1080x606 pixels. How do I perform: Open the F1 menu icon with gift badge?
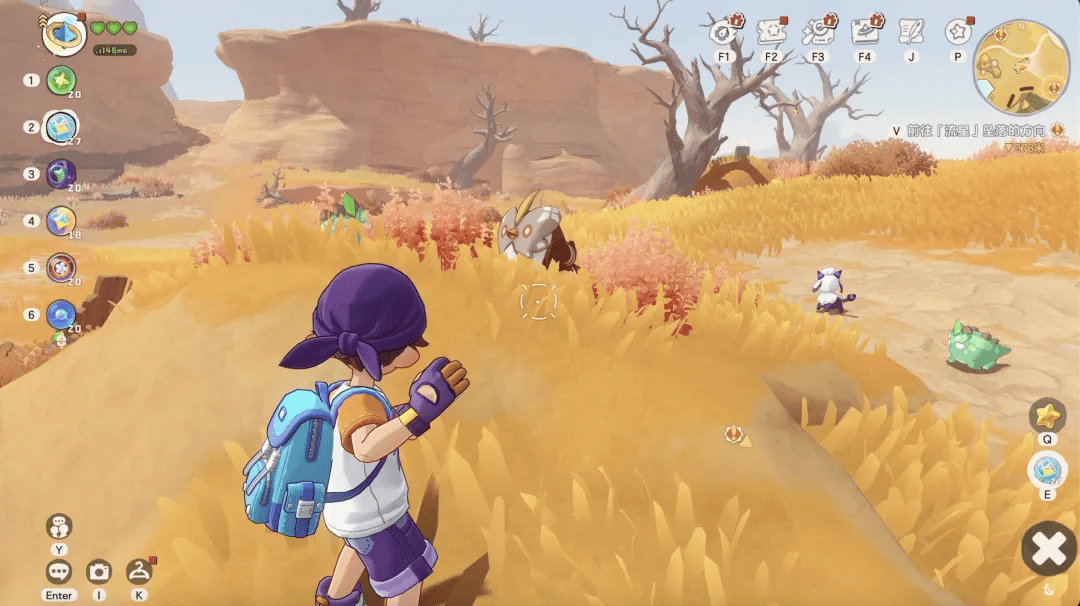tap(724, 32)
